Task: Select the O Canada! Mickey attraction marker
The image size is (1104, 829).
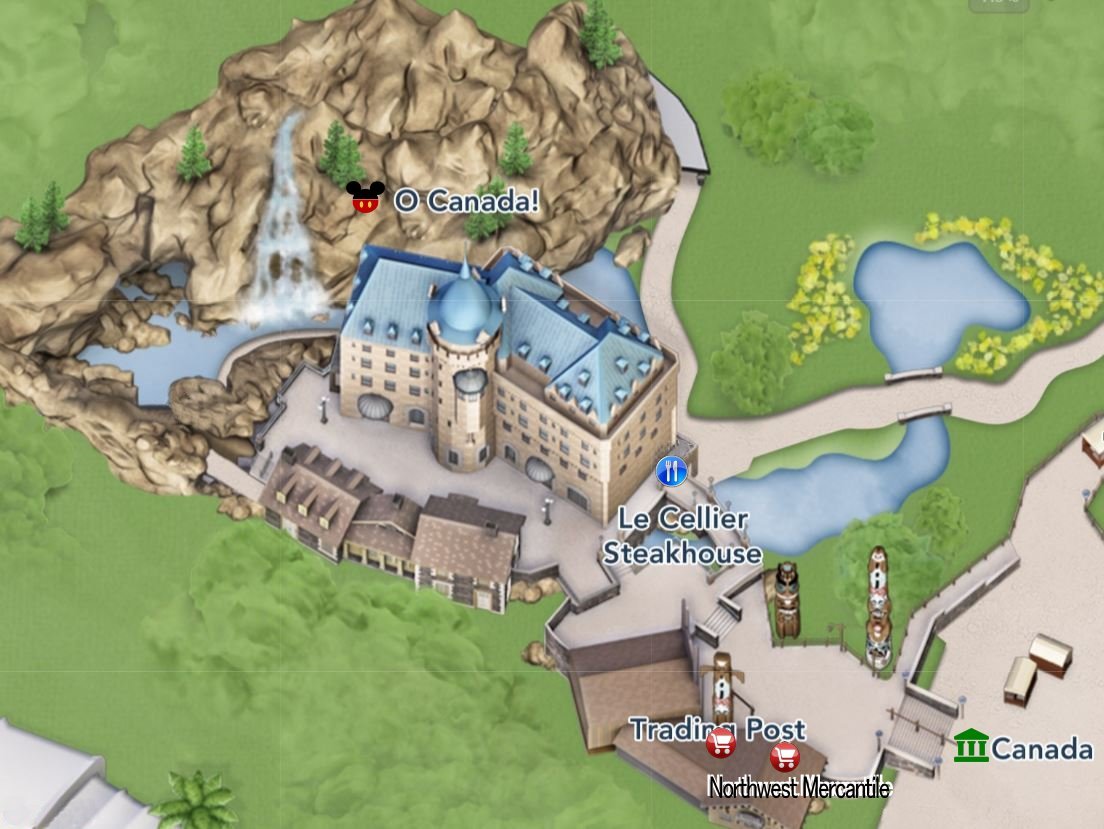Action: (x=365, y=199)
